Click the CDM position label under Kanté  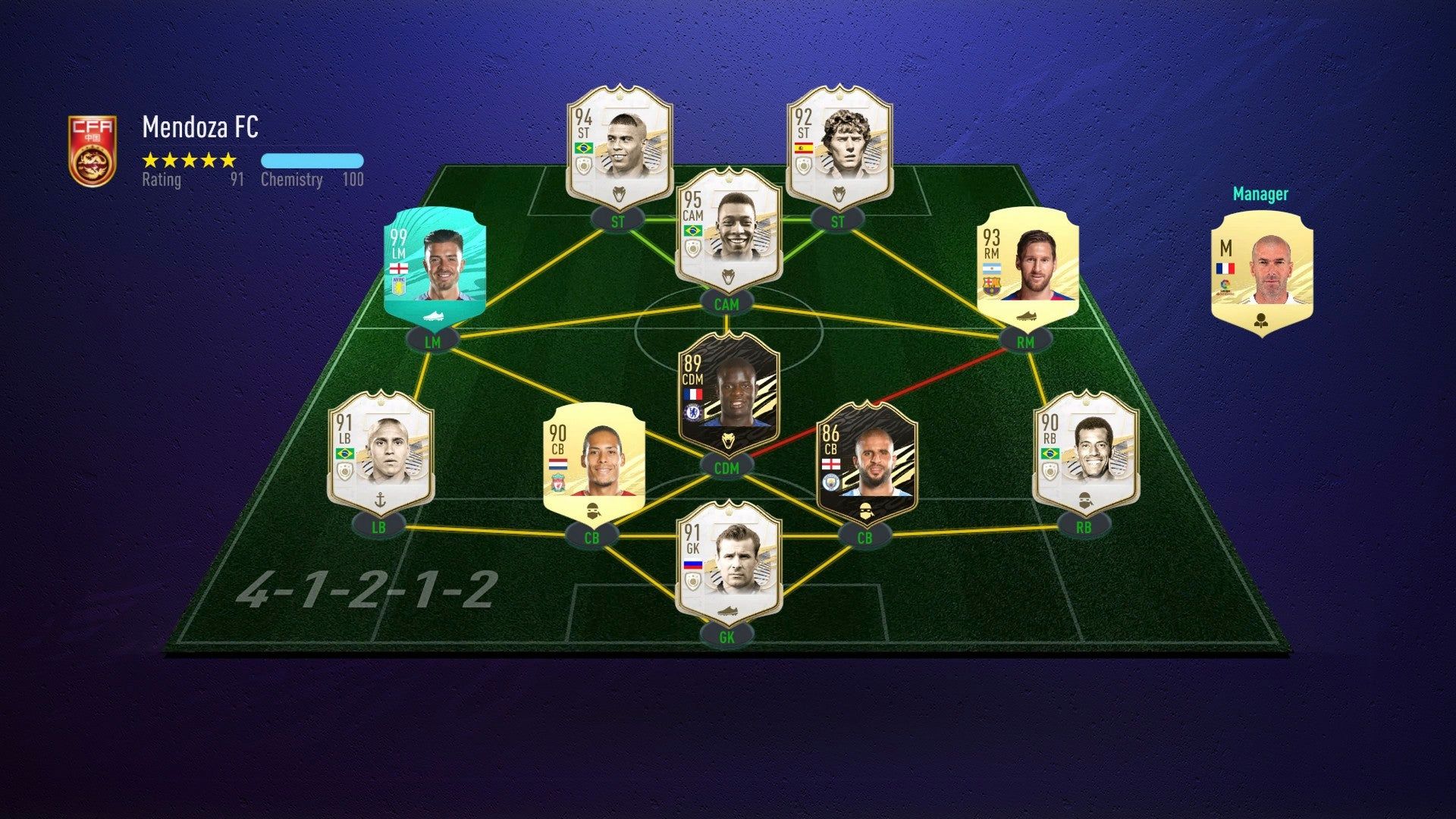pyautogui.click(x=727, y=468)
